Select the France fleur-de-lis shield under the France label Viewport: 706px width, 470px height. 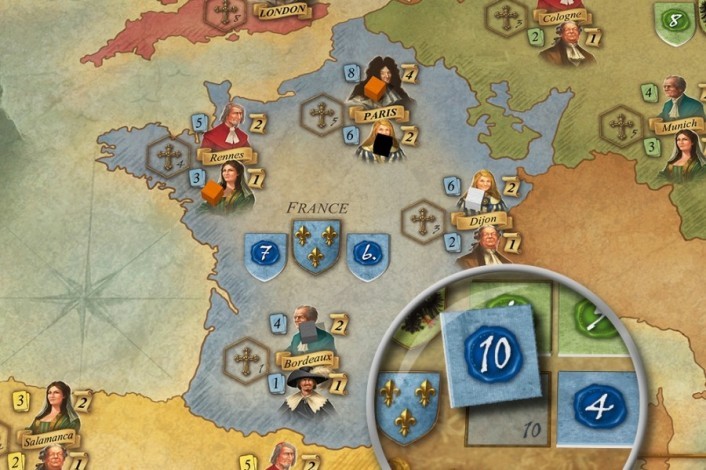316,246
